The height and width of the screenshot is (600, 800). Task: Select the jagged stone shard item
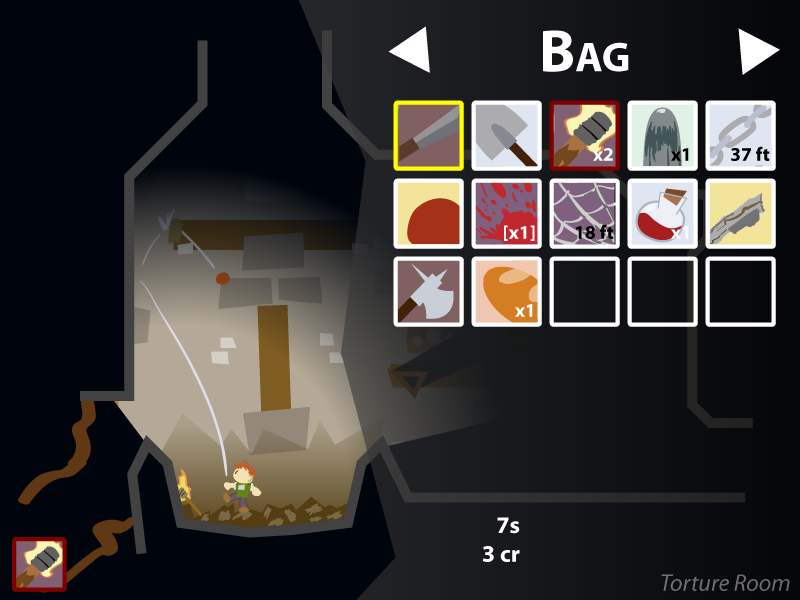pos(740,213)
